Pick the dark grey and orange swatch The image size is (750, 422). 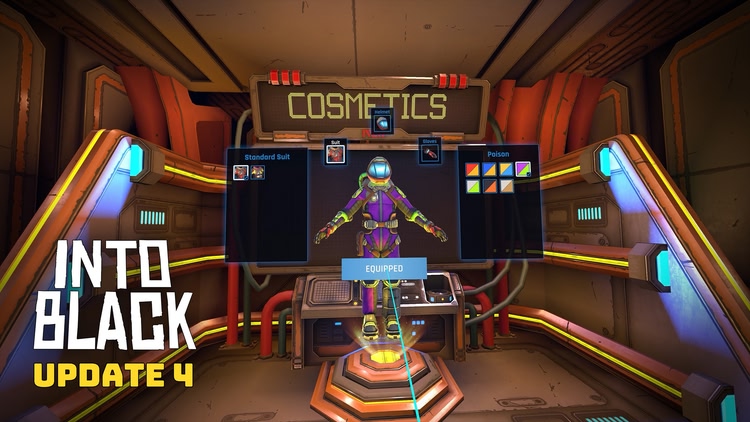[490, 186]
